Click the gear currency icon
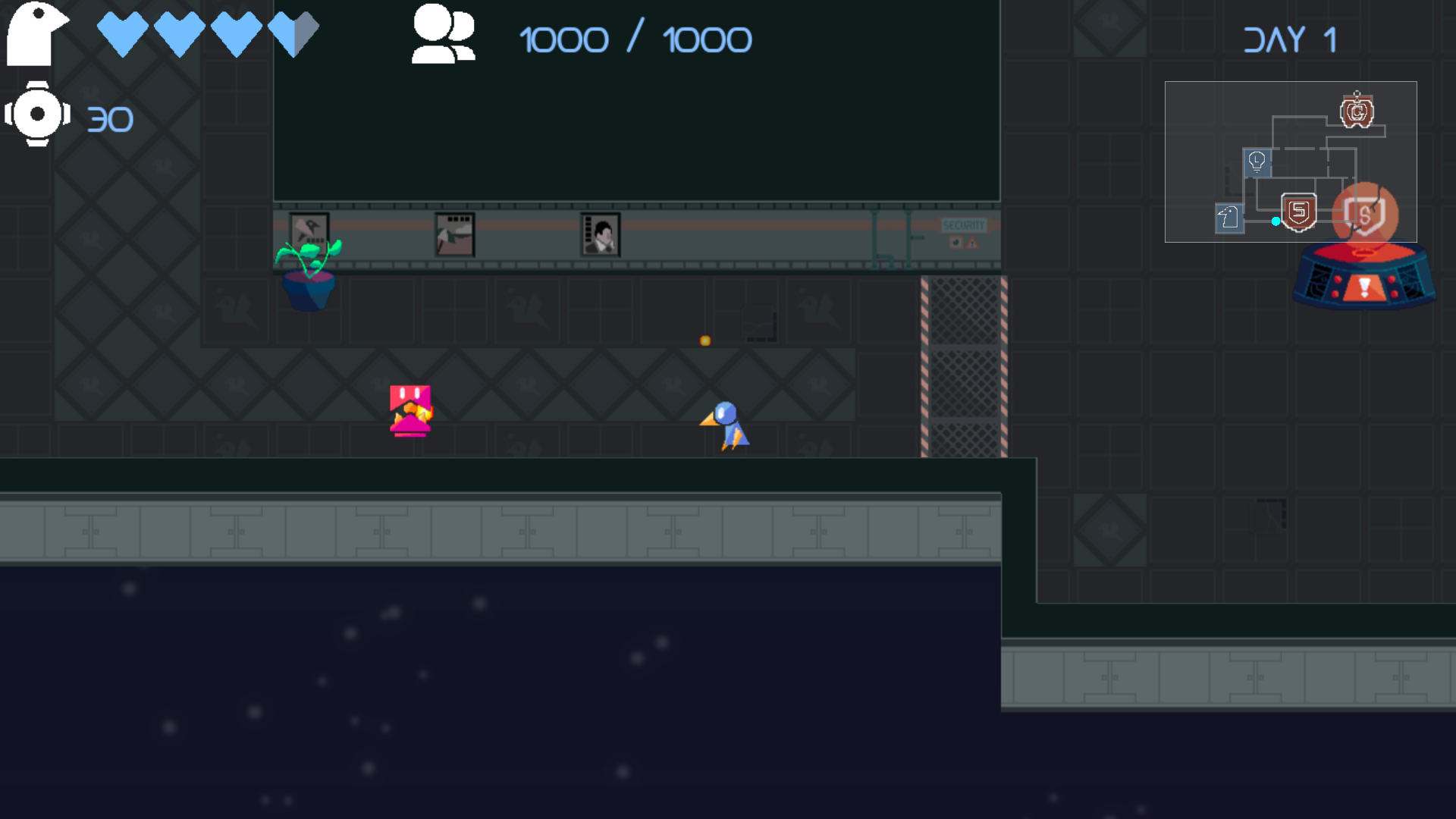Viewport: 1456px width, 819px height. tap(37, 115)
